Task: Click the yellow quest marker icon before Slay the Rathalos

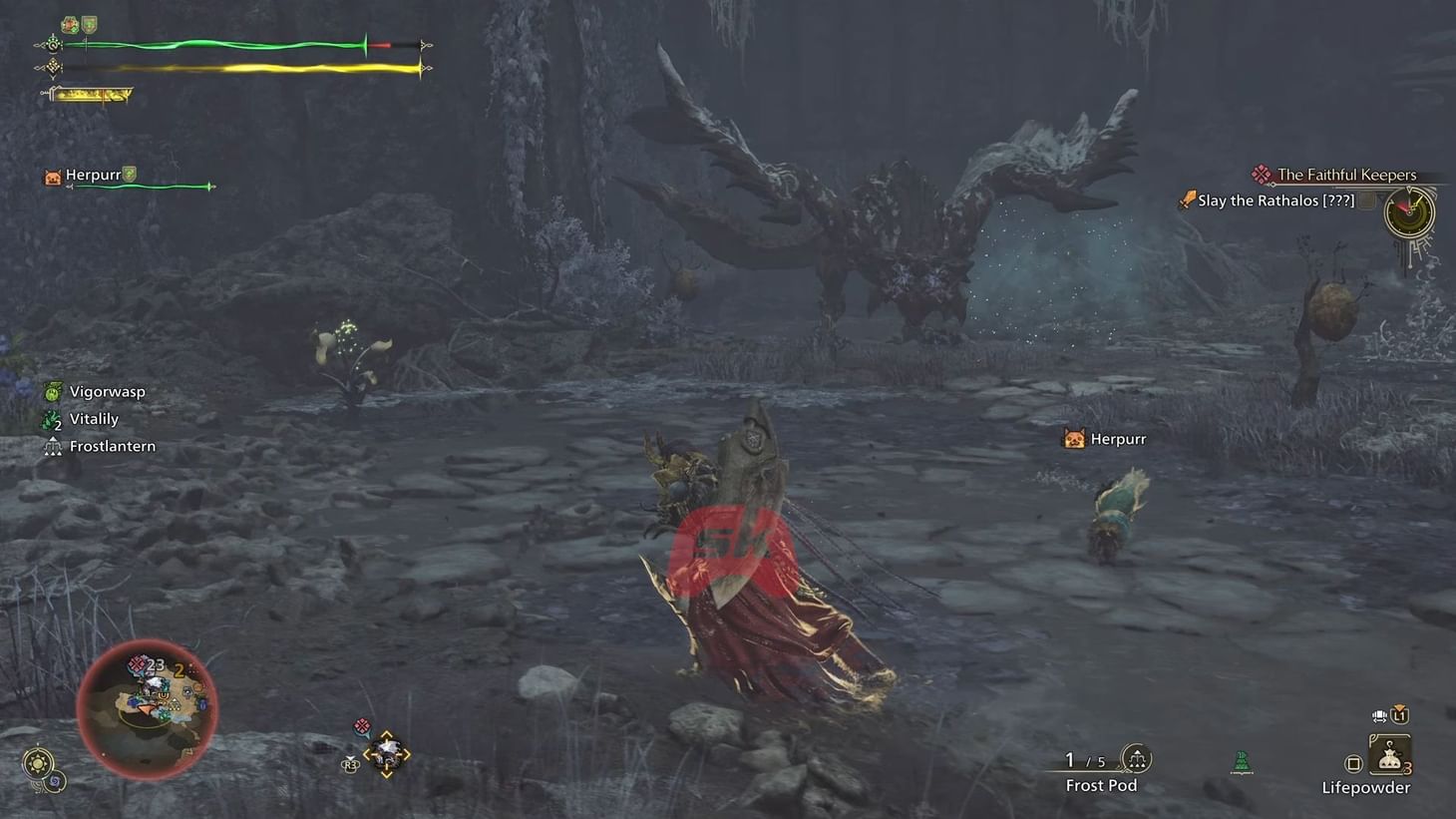Action: [1186, 200]
